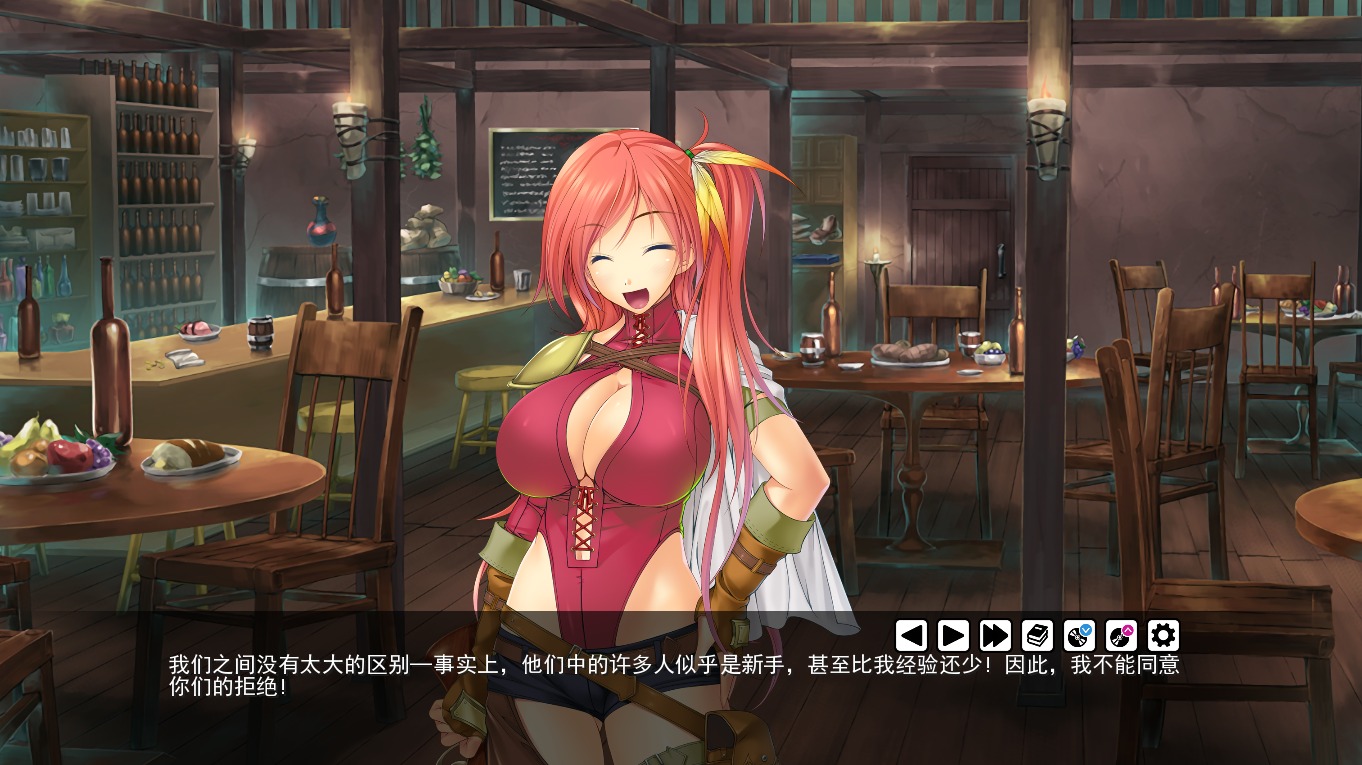Load game using disc with pink arrow
The height and width of the screenshot is (765, 1362).
pyautogui.click(x=1121, y=635)
